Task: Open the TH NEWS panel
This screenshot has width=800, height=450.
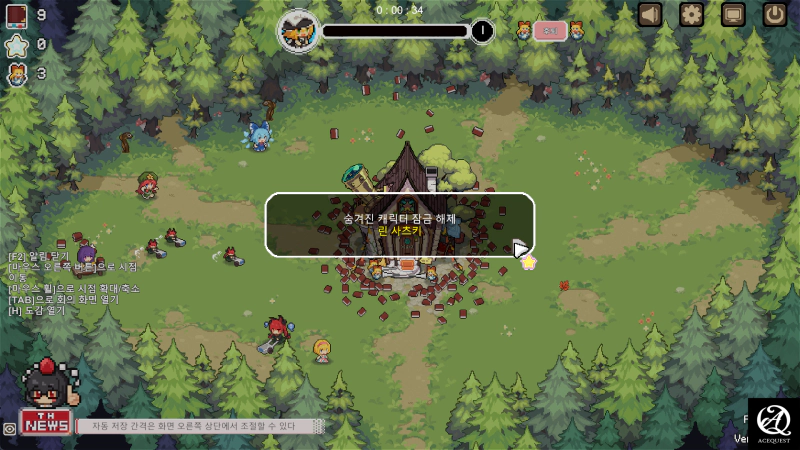Action: click(x=45, y=421)
